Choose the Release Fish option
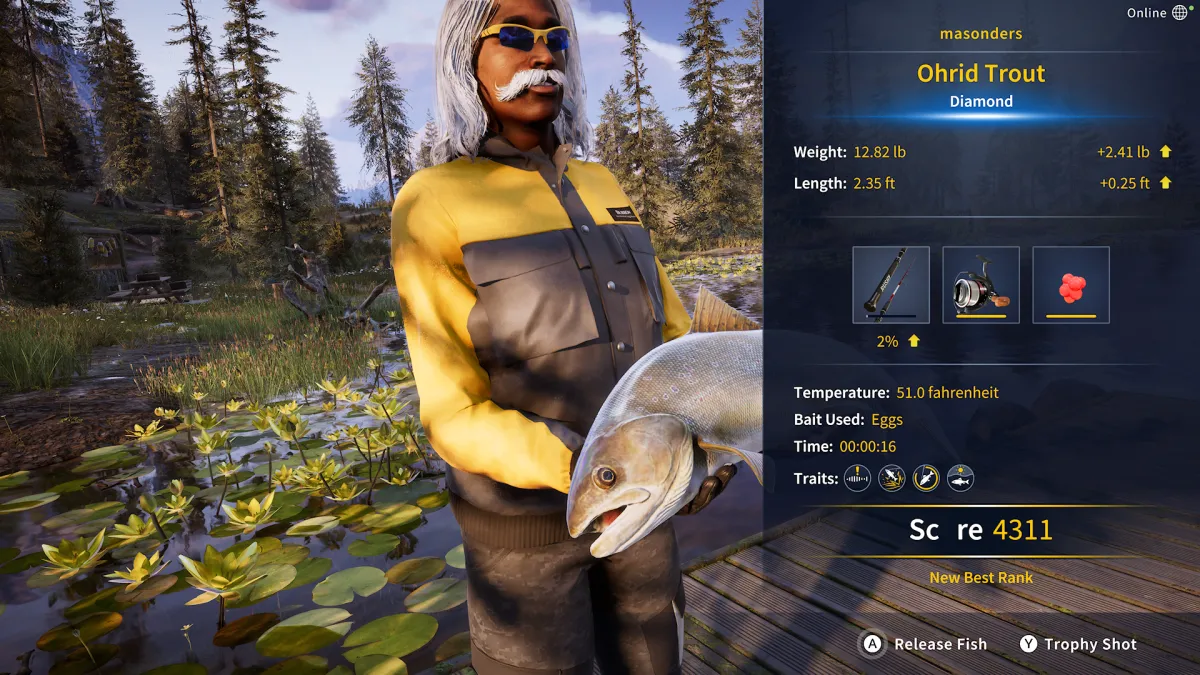The width and height of the screenshot is (1200, 675). point(925,644)
